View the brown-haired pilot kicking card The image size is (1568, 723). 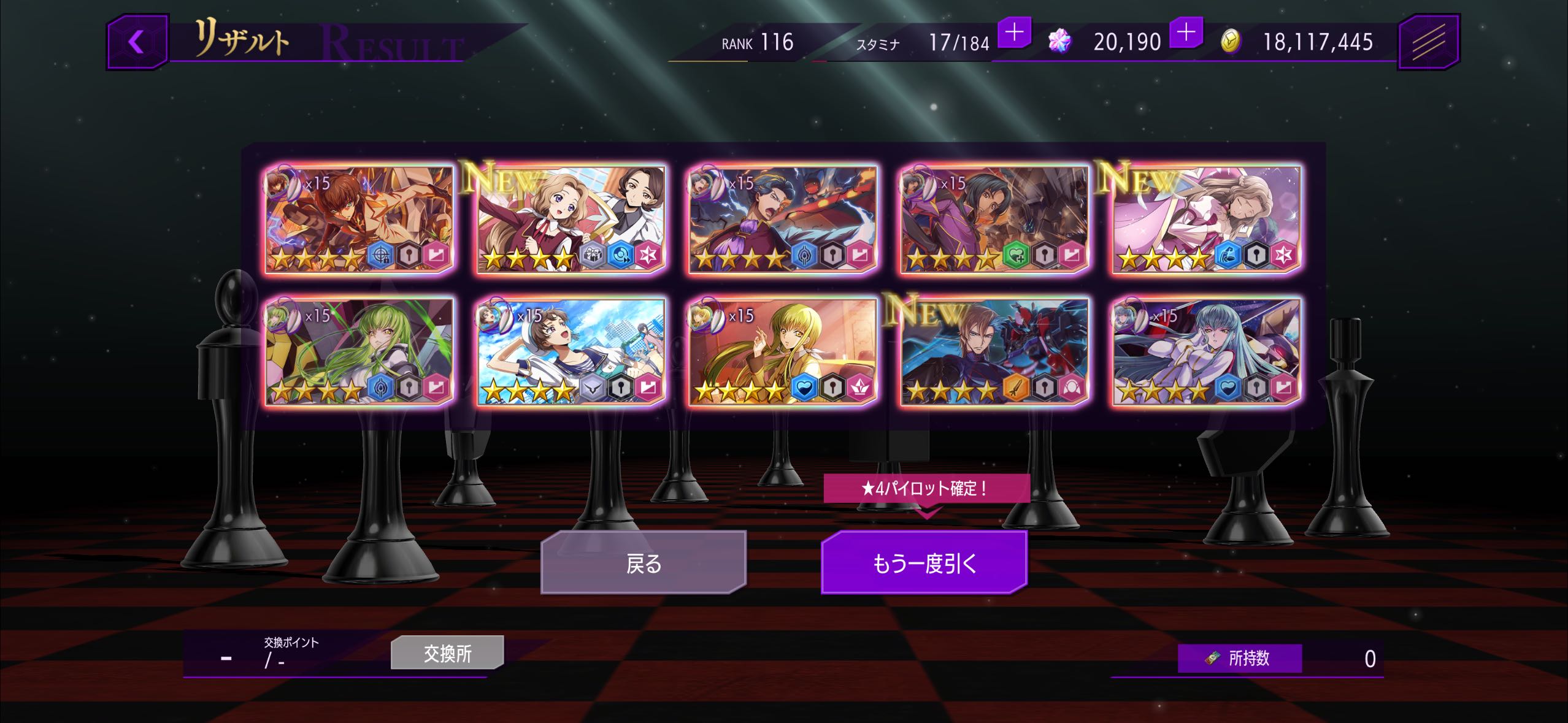click(x=359, y=219)
